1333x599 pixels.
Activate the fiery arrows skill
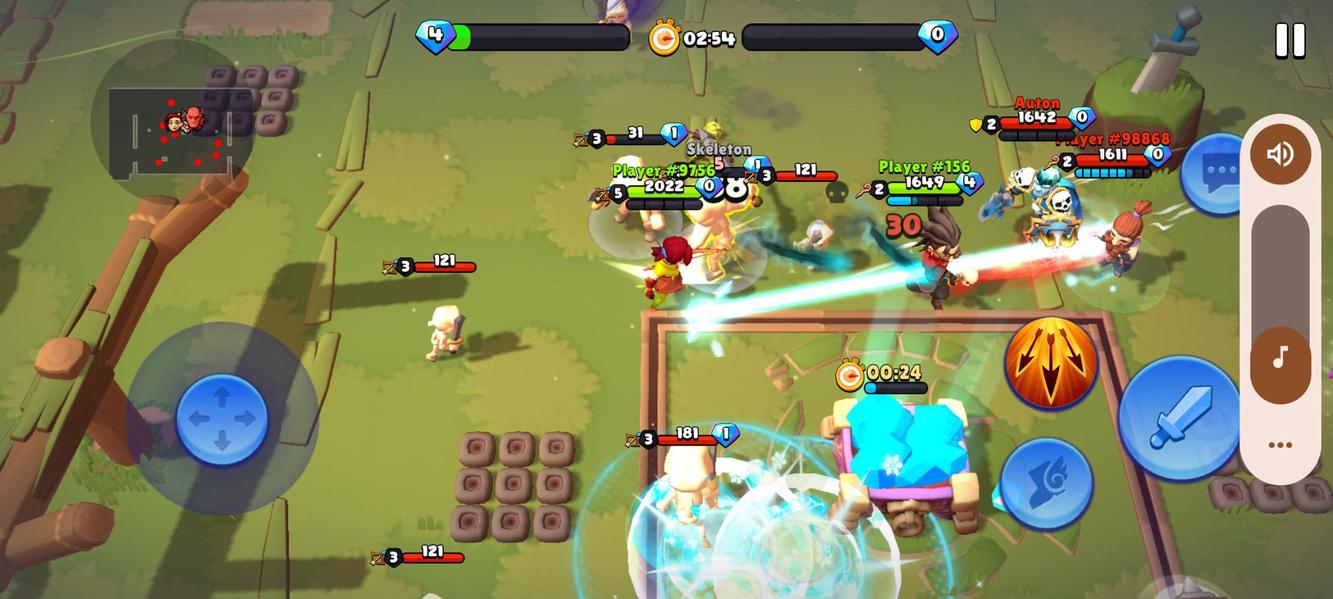tap(1050, 362)
